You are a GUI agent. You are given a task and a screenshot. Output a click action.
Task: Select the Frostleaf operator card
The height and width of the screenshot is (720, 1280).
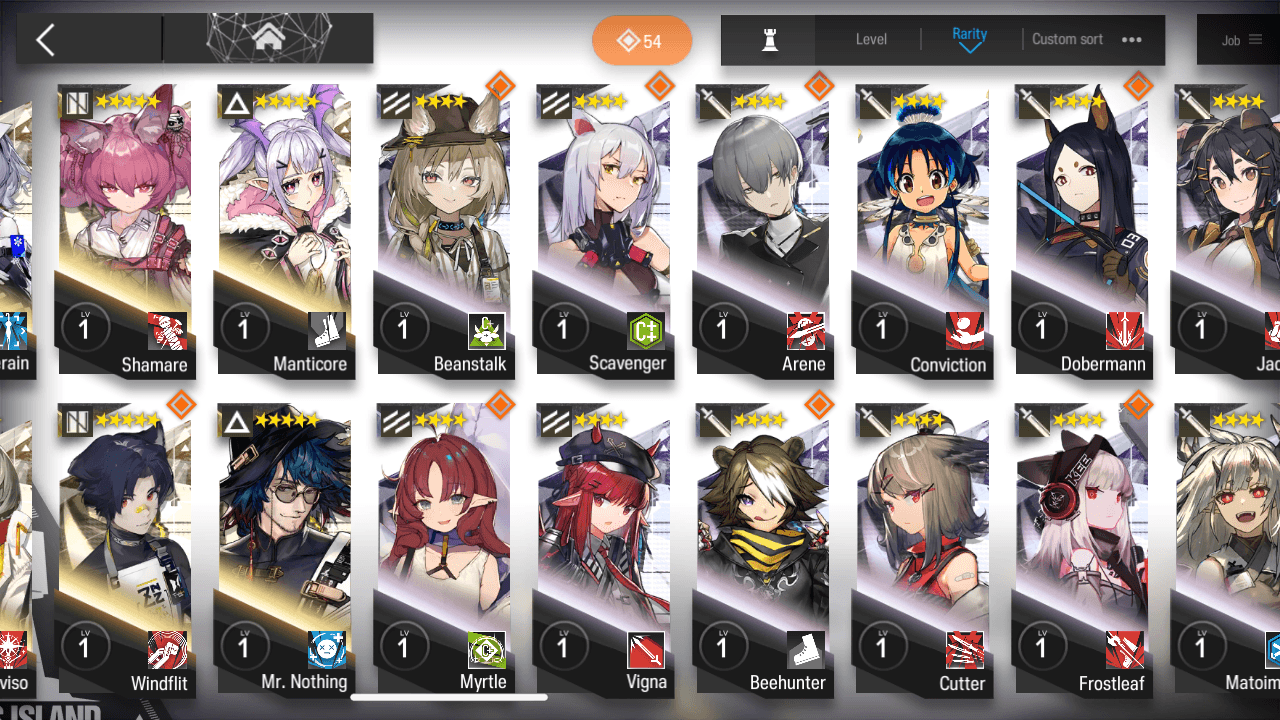1082,550
